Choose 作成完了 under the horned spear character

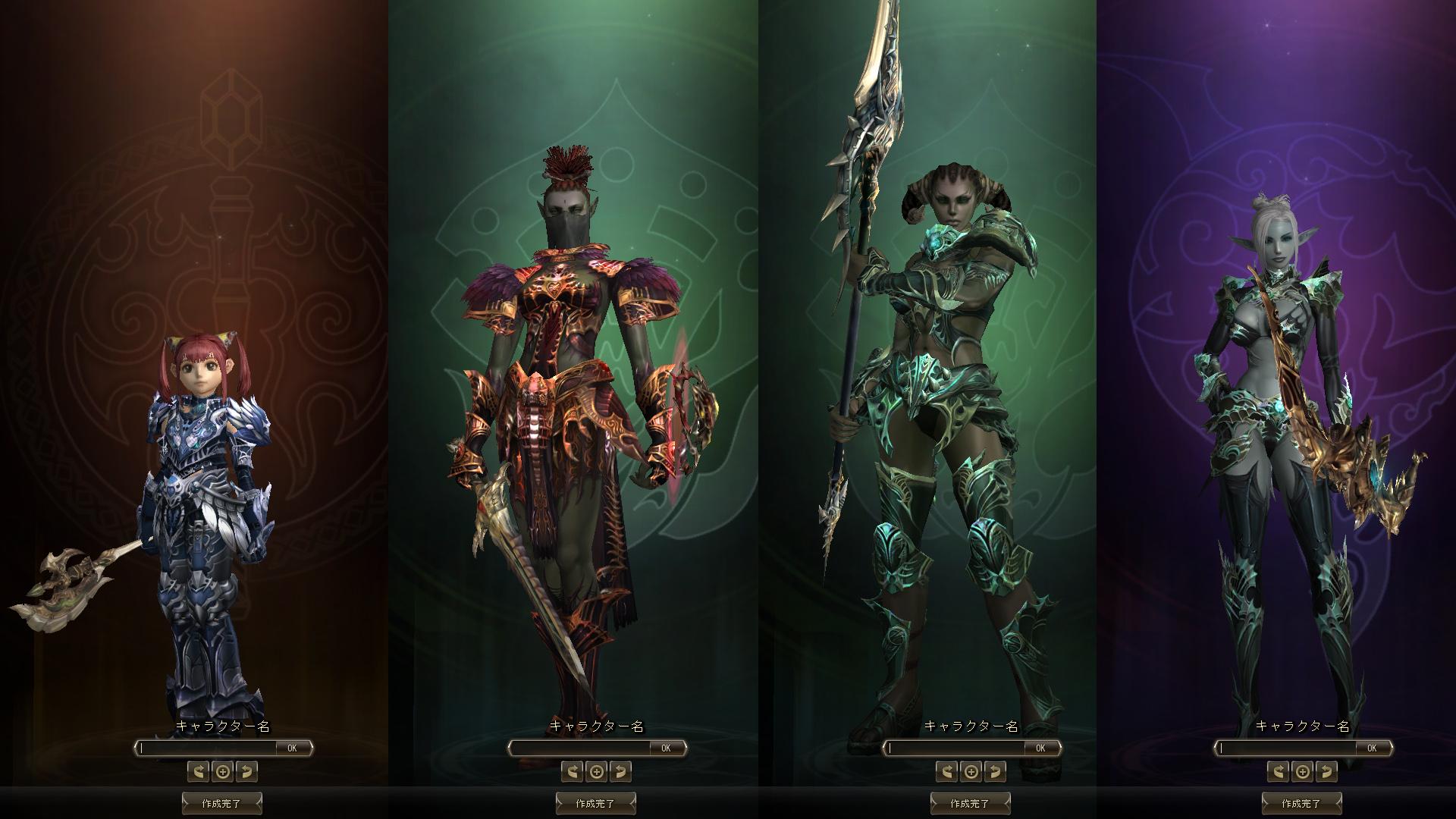point(971,803)
